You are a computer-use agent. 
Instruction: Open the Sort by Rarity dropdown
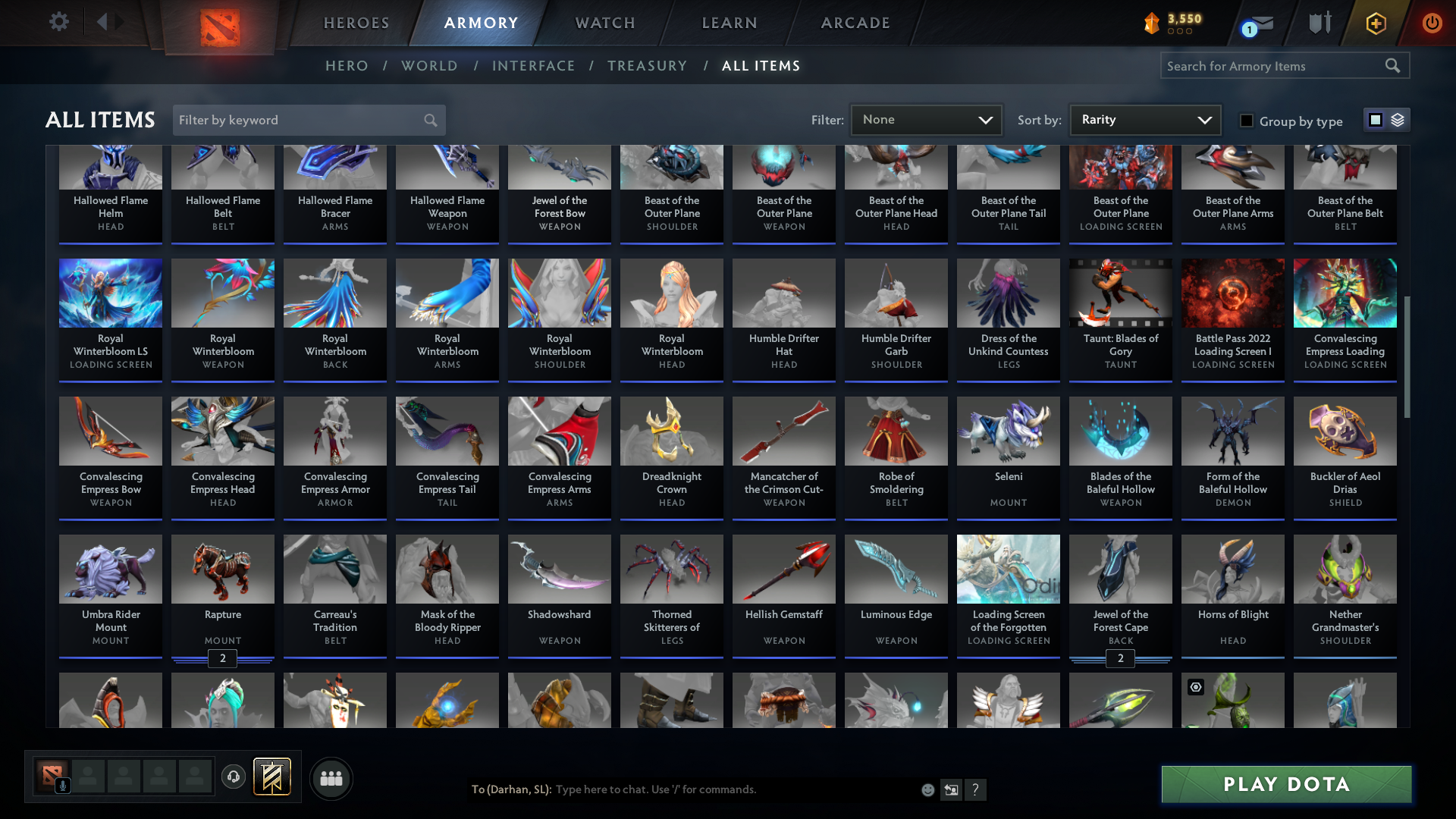[x=1144, y=119]
